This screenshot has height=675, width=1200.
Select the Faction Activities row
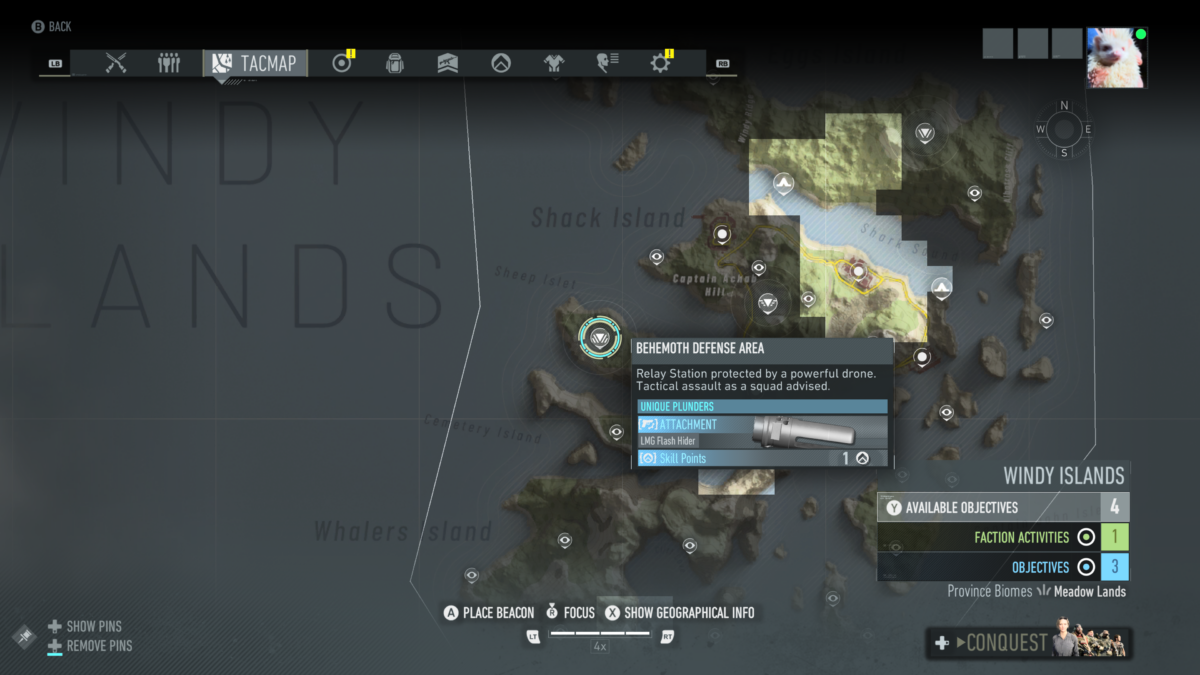click(x=1003, y=537)
